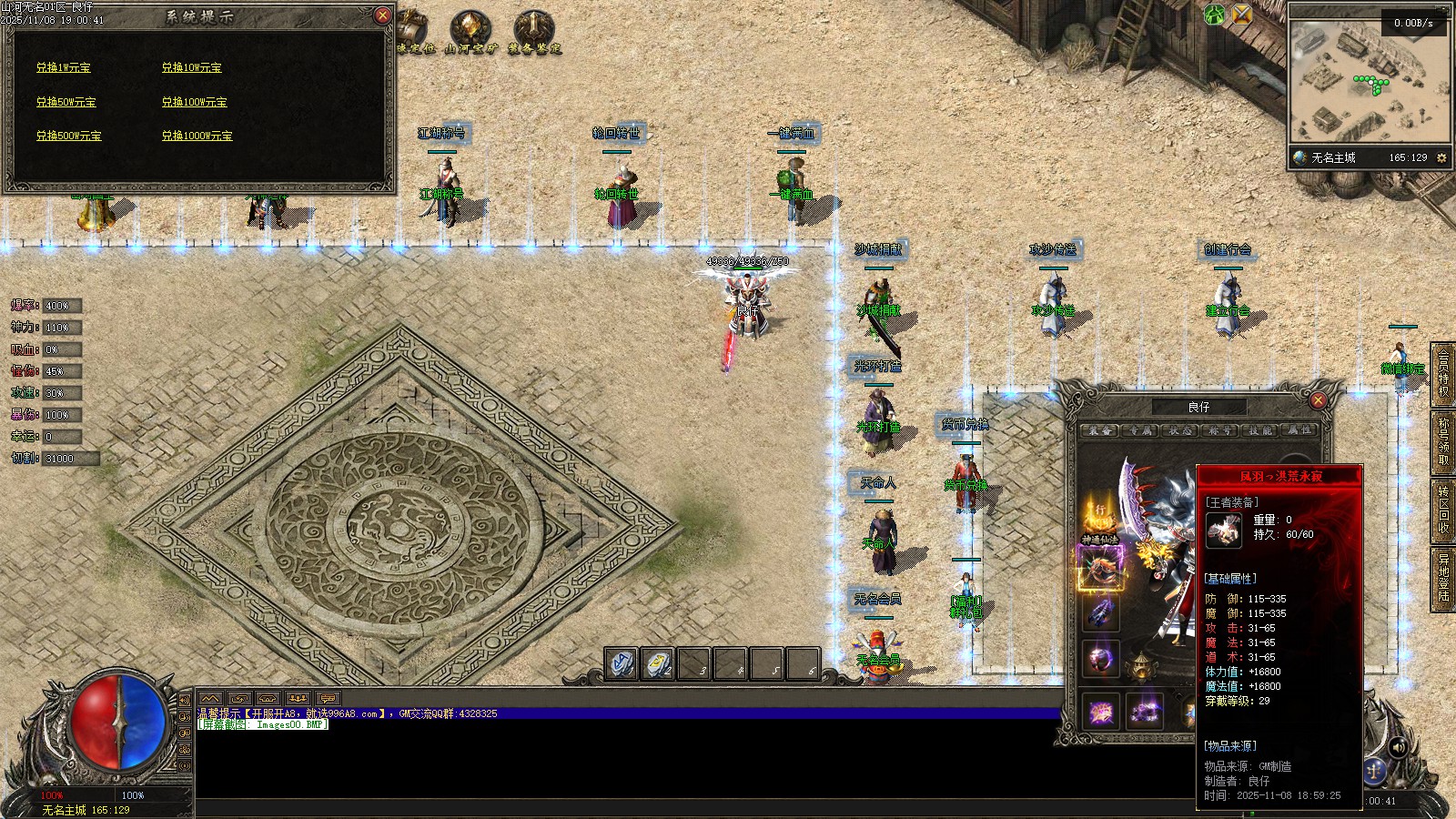This screenshot has height=819, width=1456.
Task: Click the 兑换1000W元宝 link
Action: pyautogui.click(x=197, y=136)
